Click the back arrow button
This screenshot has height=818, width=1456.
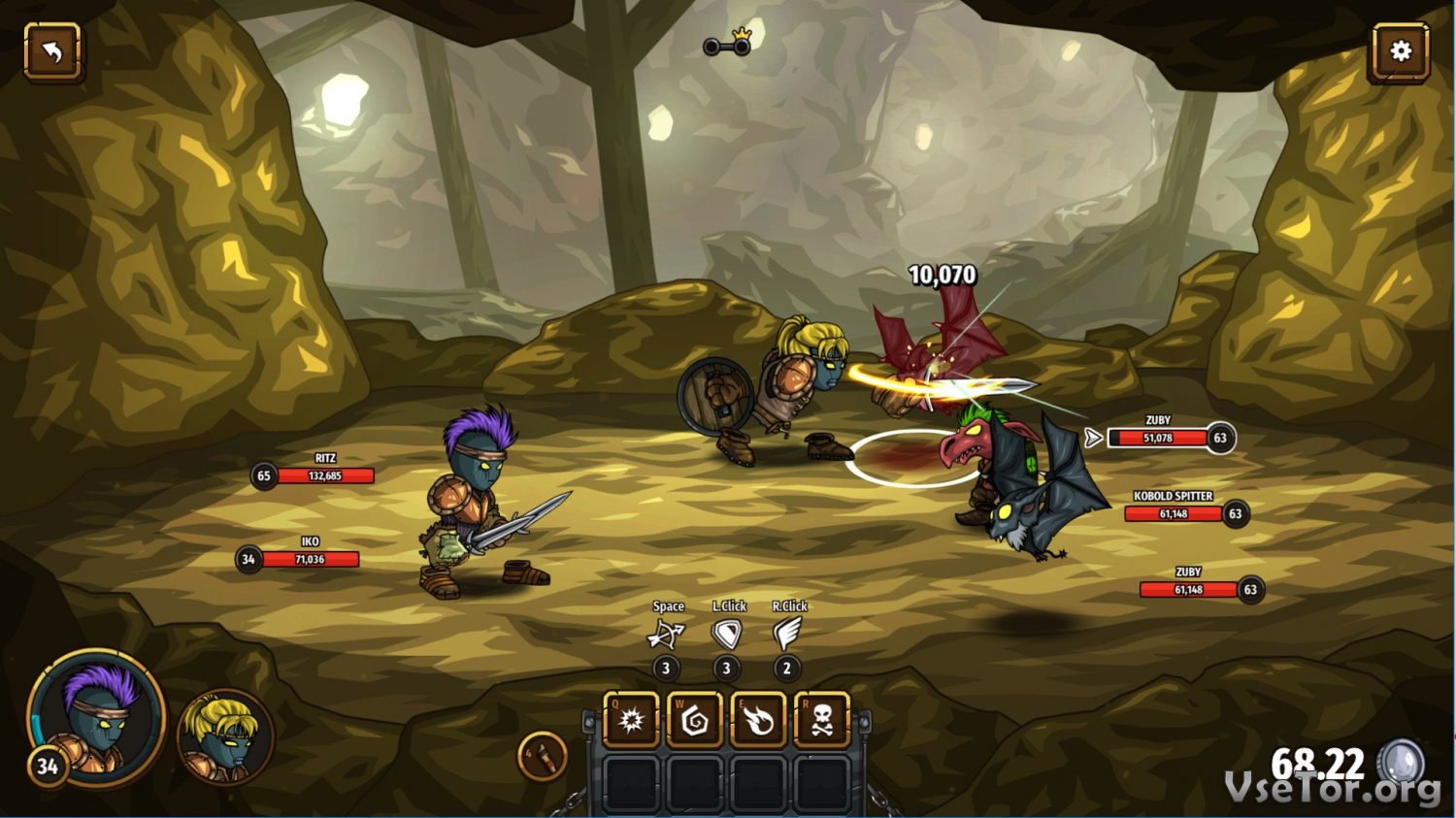(52, 51)
